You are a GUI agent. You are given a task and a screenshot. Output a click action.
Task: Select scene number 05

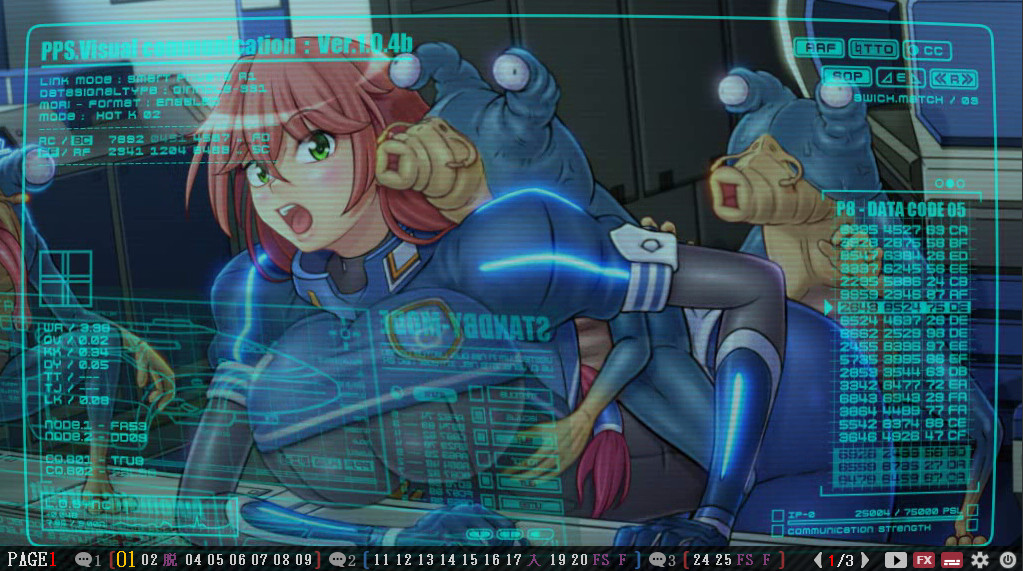coord(213,560)
